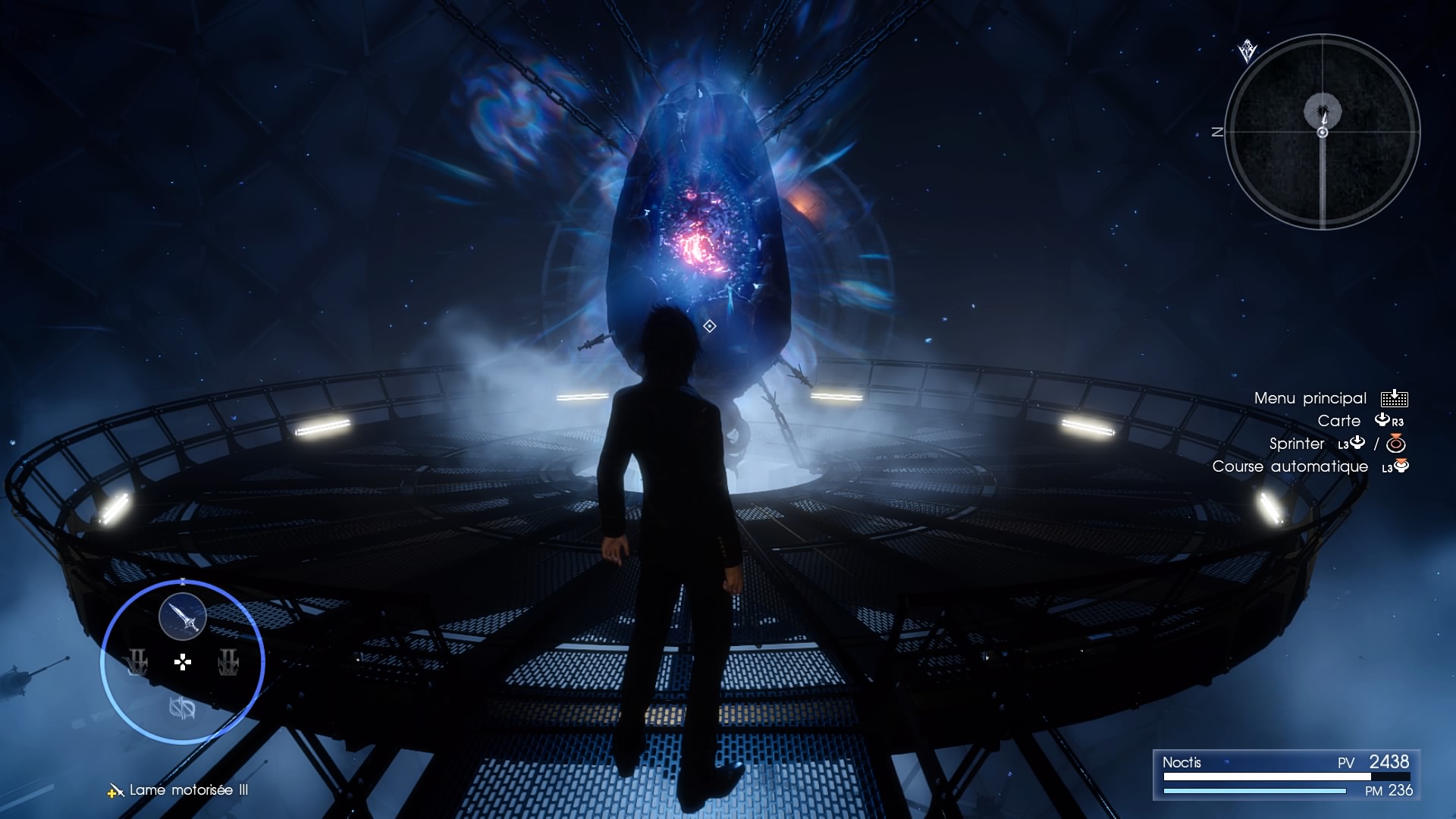Select the Noctis character status panel
Screen dimensions: 1456x819
[1286, 775]
